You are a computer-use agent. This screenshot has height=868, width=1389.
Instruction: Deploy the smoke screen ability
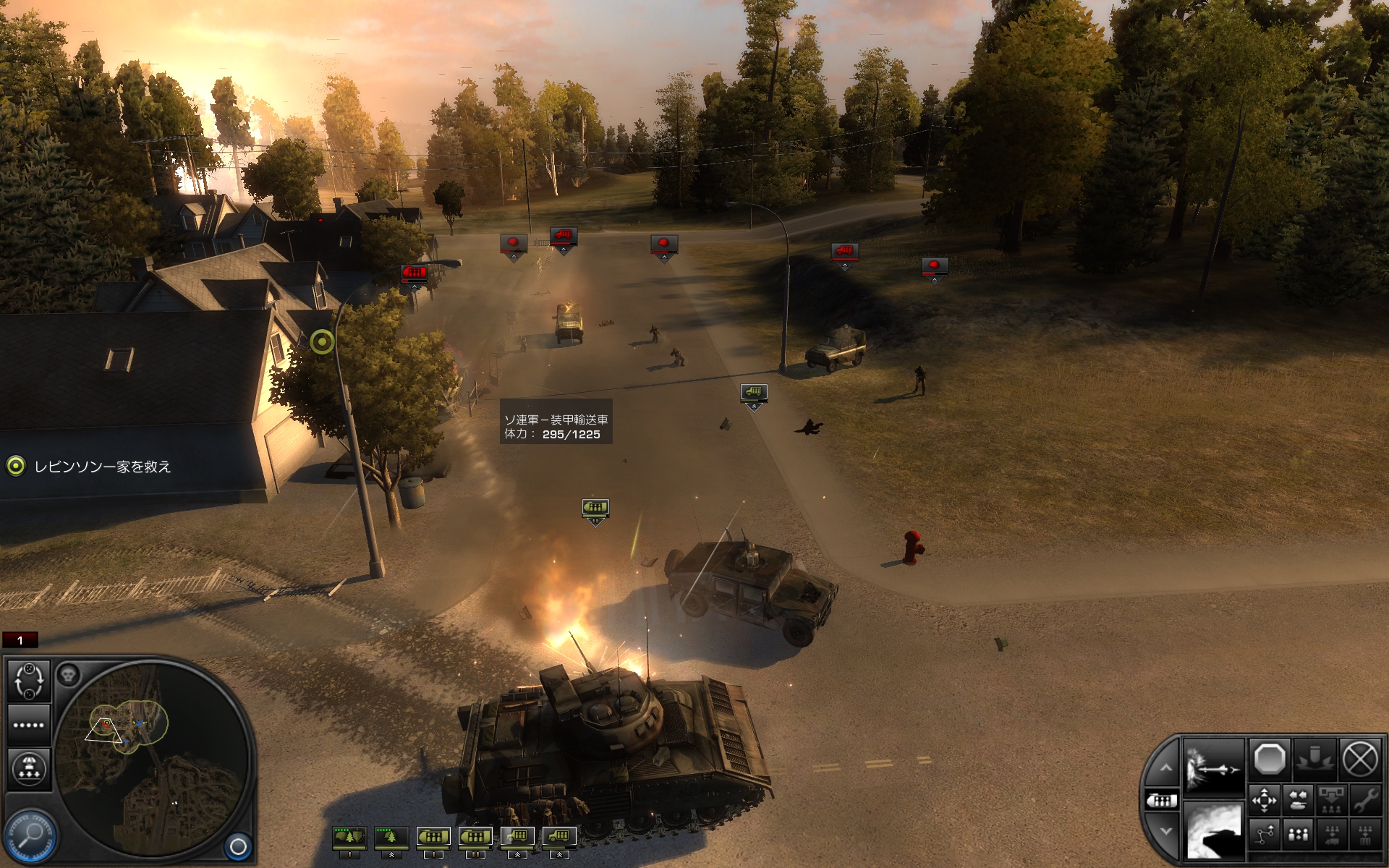[1213, 830]
